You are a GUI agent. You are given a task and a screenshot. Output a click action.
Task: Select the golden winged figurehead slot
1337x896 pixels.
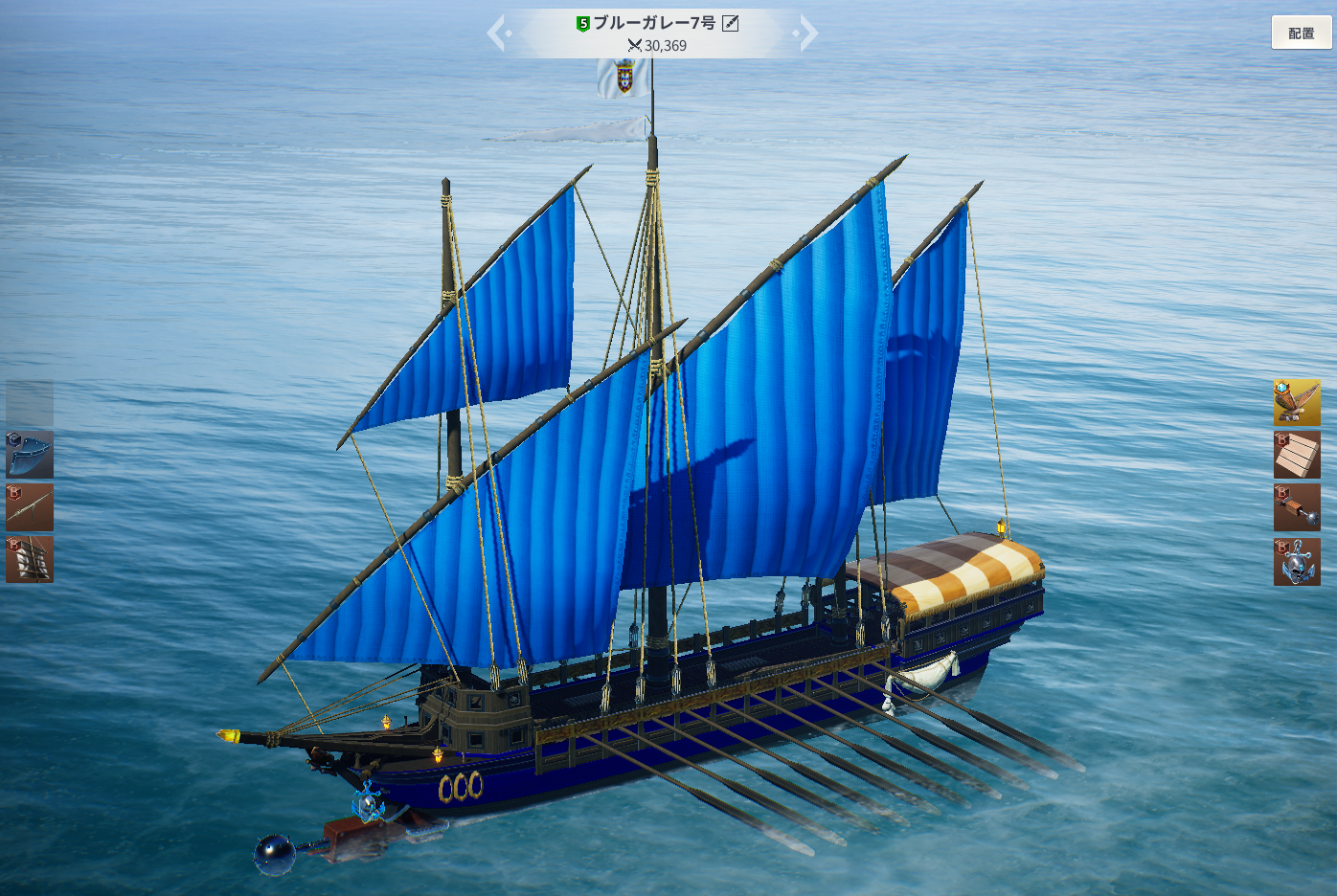tap(1297, 402)
